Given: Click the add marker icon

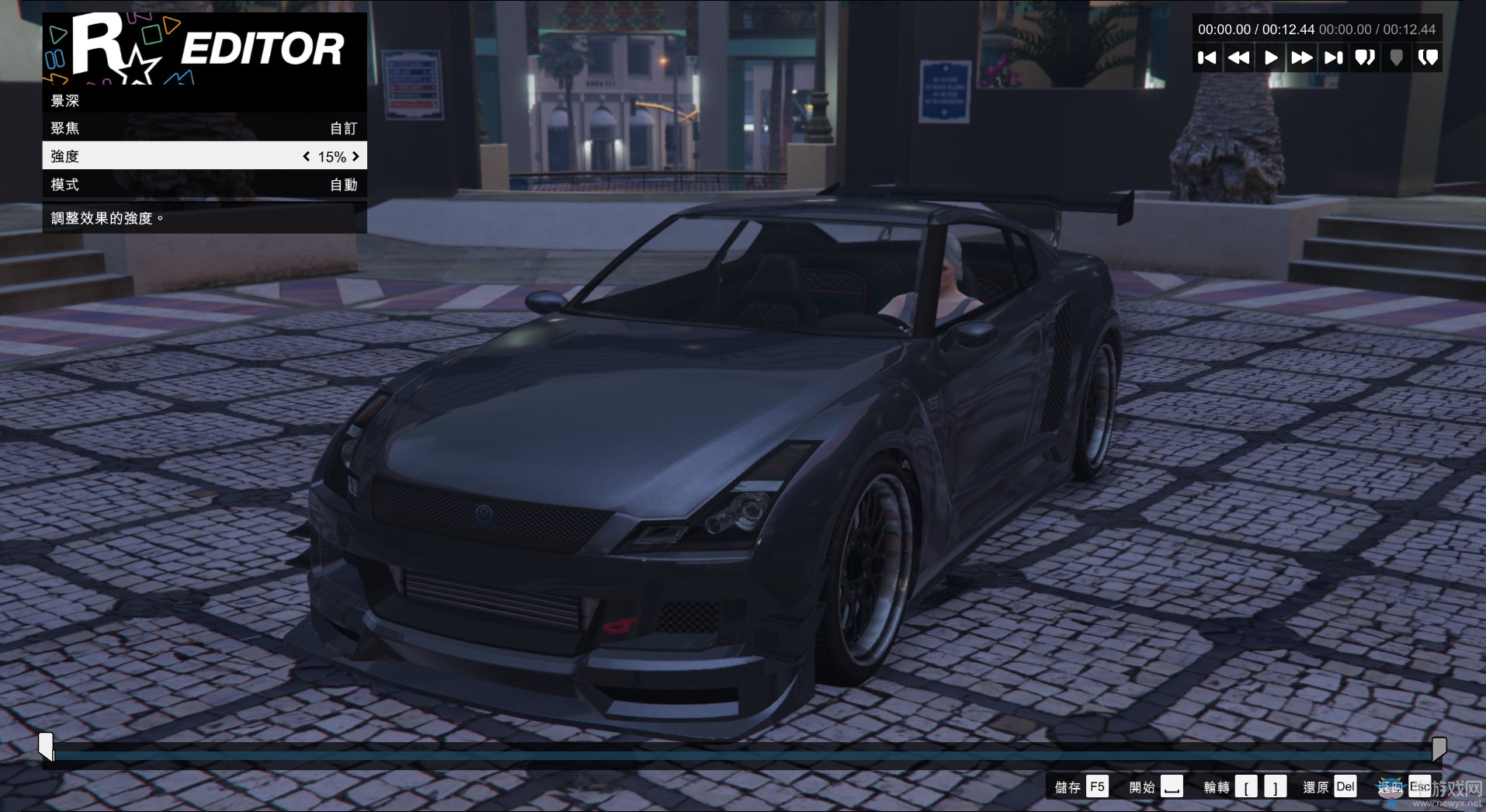Looking at the screenshot, I should coord(1397,57).
